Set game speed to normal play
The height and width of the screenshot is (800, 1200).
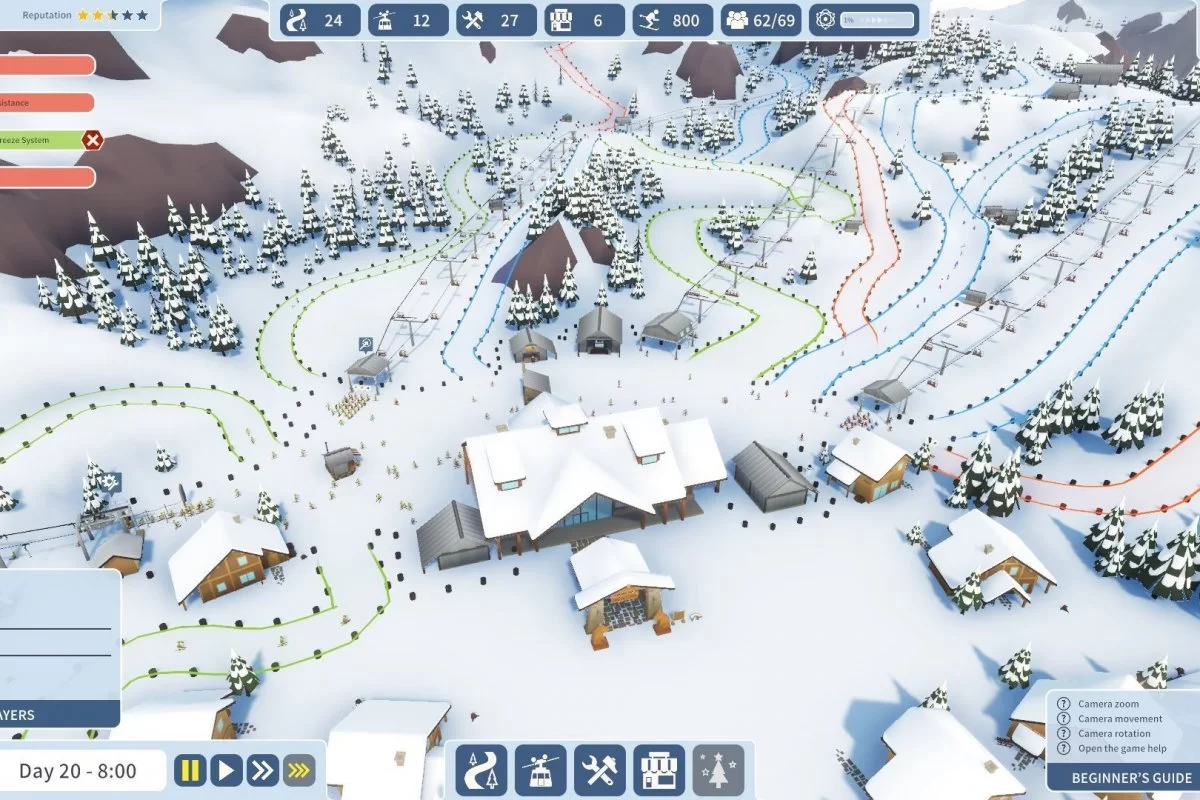point(226,770)
